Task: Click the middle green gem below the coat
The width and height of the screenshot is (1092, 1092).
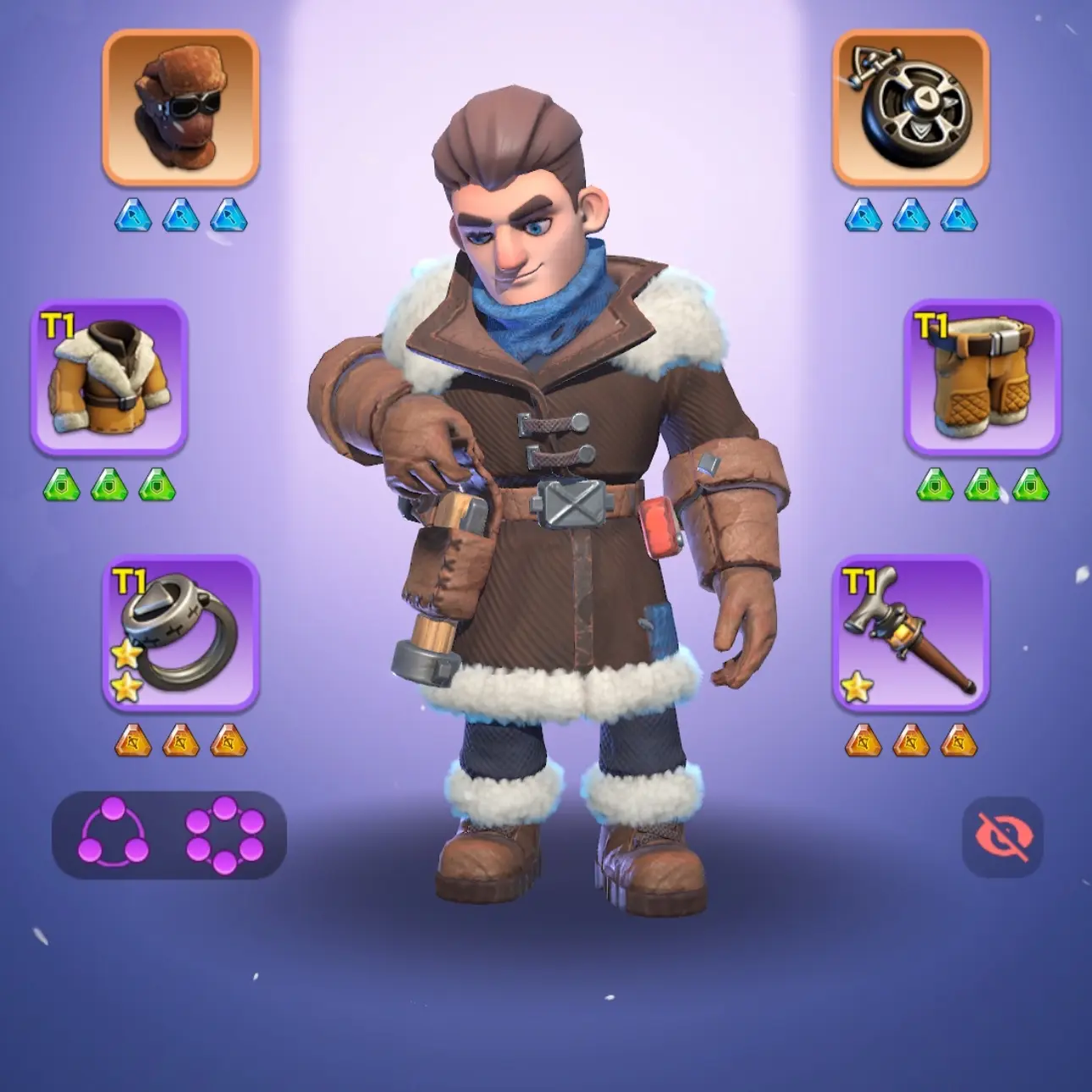Action: [x=108, y=484]
